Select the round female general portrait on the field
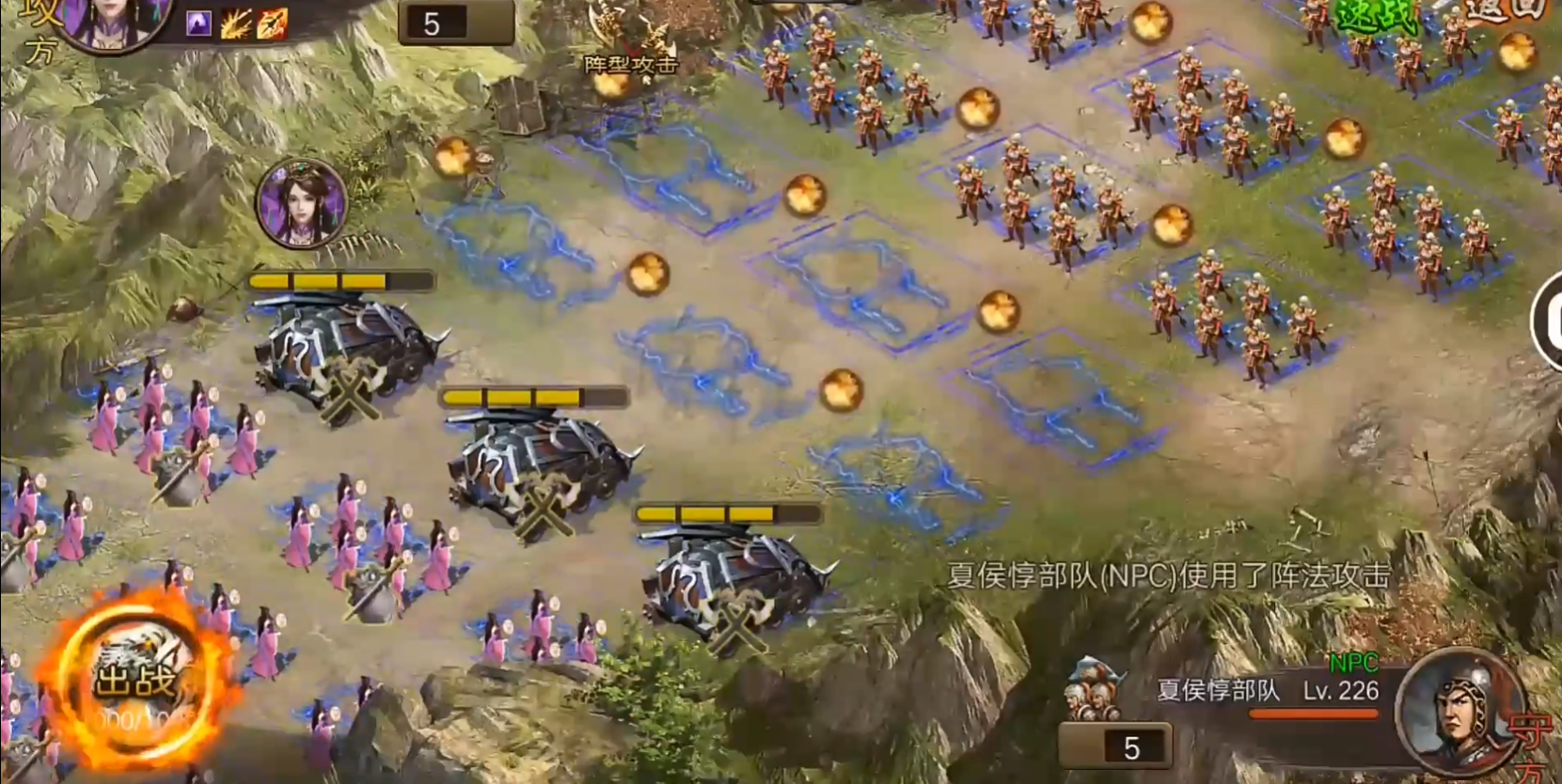The image size is (1562, 784). (x=301, y=203)
